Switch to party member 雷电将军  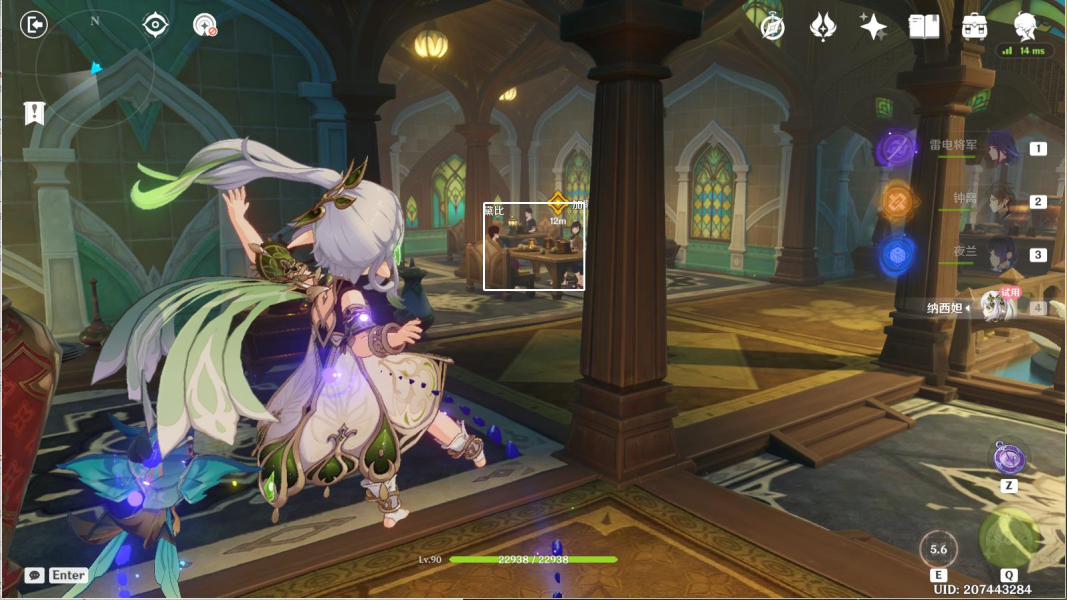(x=1000, y=149)
